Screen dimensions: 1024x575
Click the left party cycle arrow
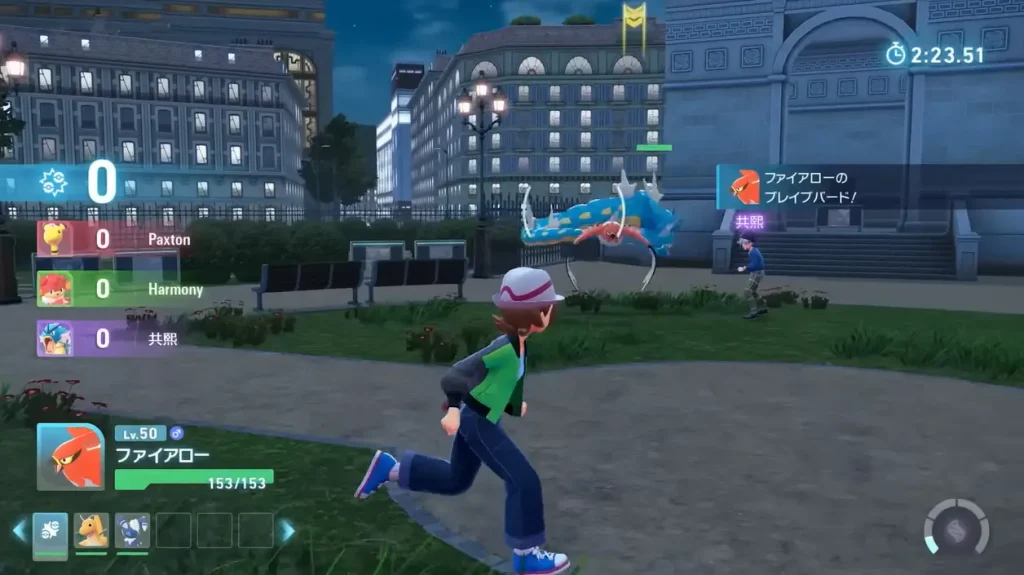18,530
